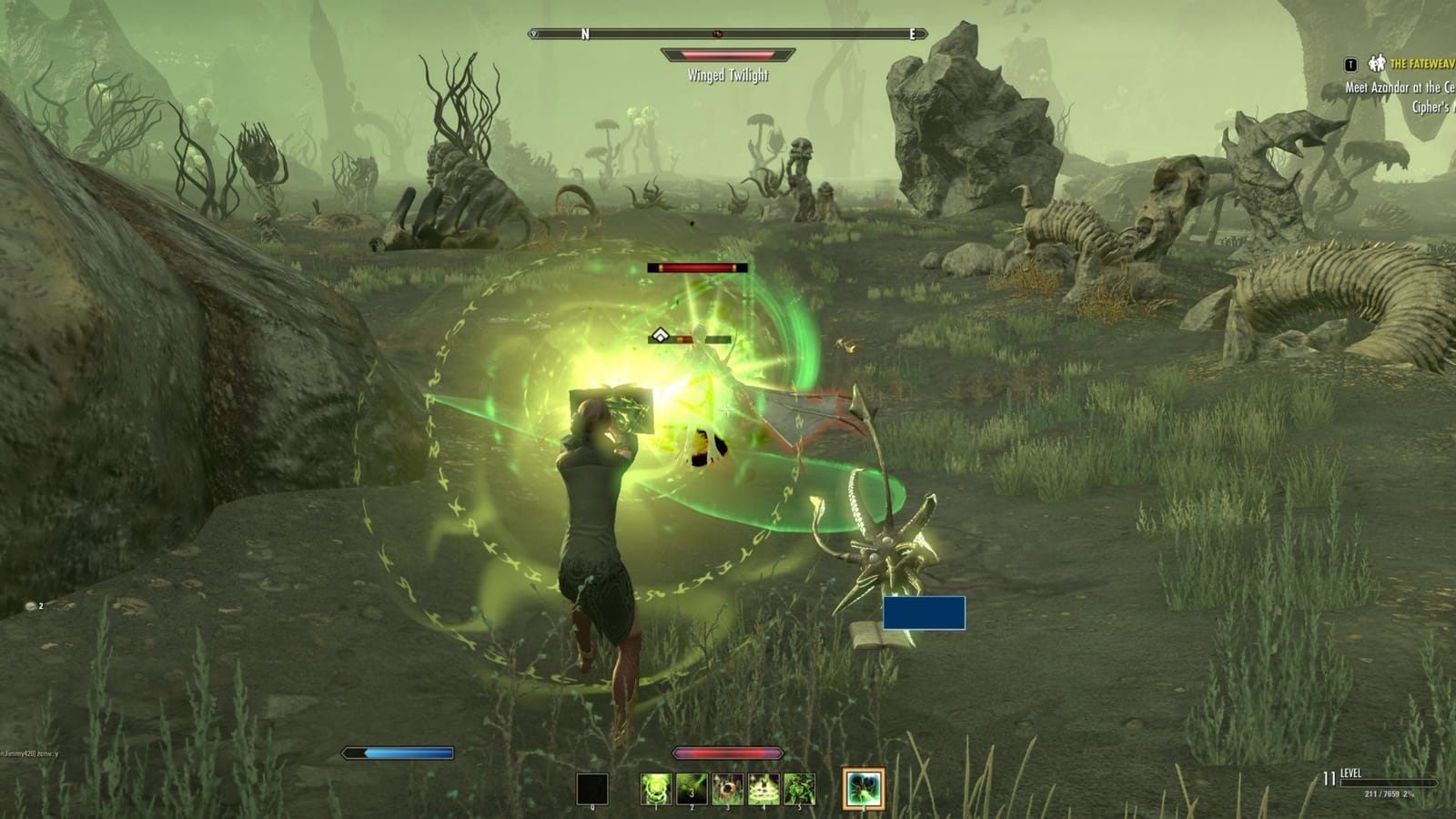Trigger the eyeball ability in hotbar slot 3

pos(728,788)
